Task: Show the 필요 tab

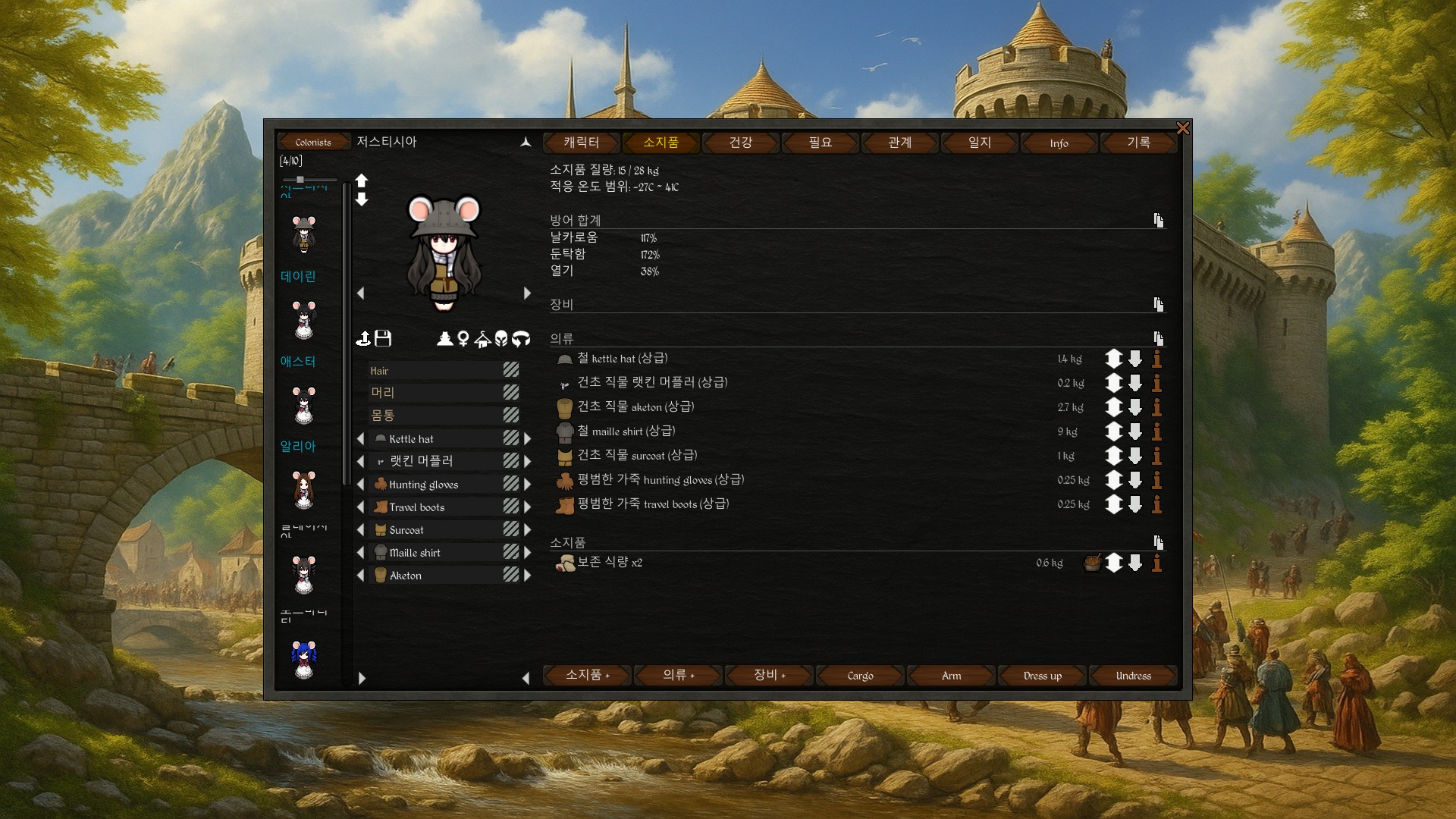Action: (821, 143)
